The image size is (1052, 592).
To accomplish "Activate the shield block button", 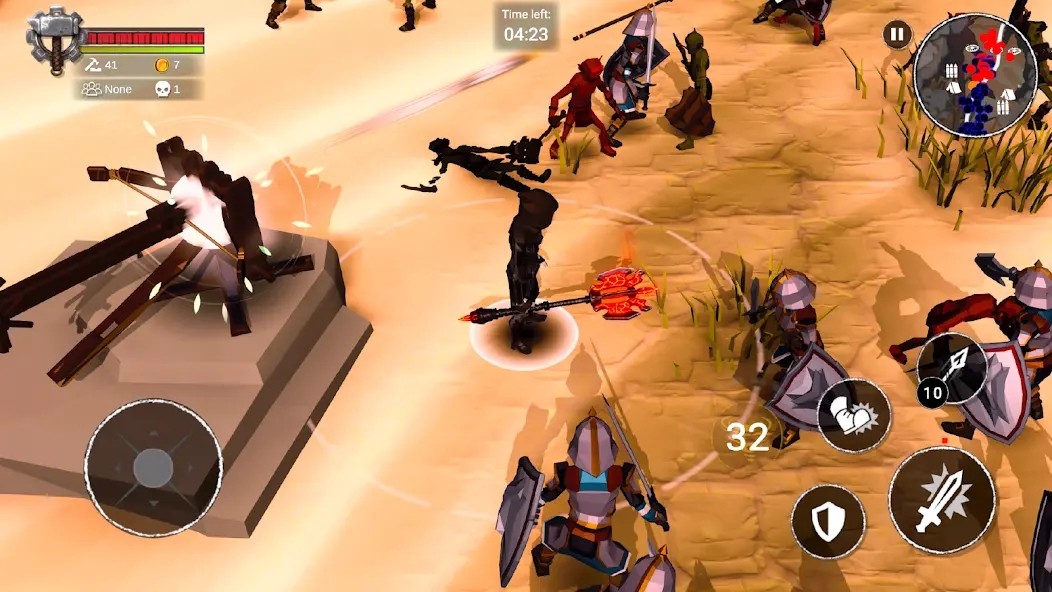I will point(828,521).
